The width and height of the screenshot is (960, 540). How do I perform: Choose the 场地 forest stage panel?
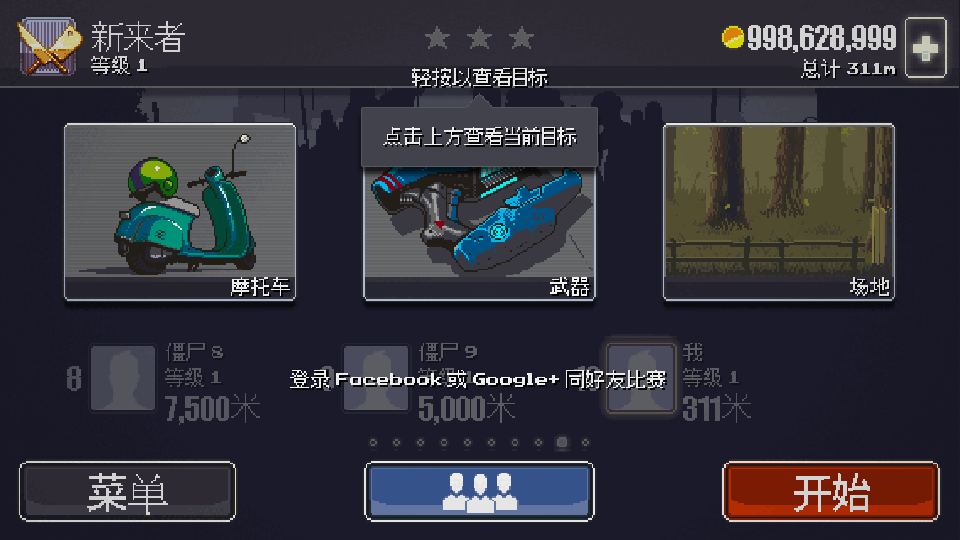click(x=778, y=212)
